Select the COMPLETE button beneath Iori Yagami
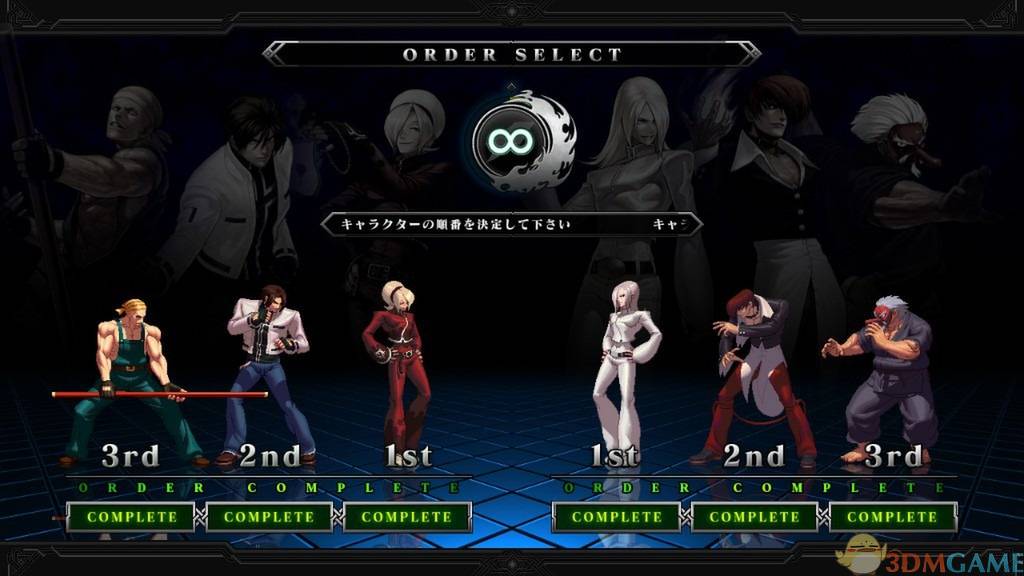This screenshot has height=576, width=1024. tap(755, 517)
